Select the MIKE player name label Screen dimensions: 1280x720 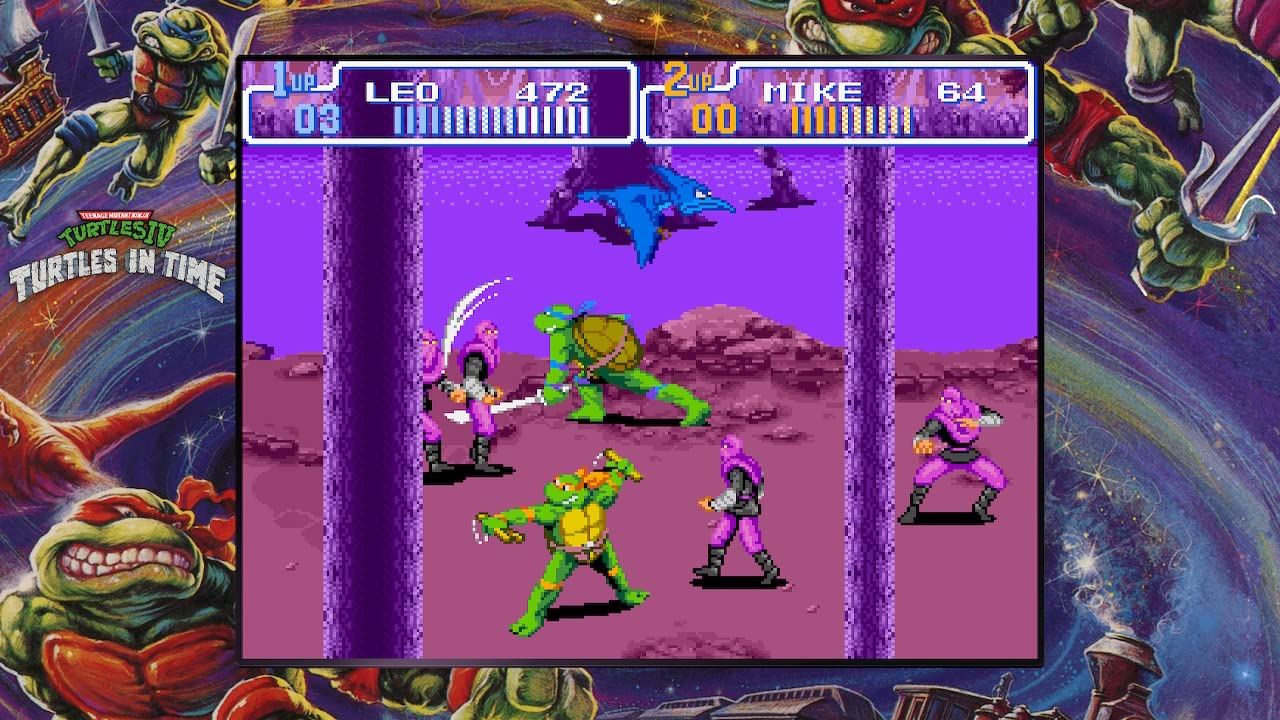(812, 92)
